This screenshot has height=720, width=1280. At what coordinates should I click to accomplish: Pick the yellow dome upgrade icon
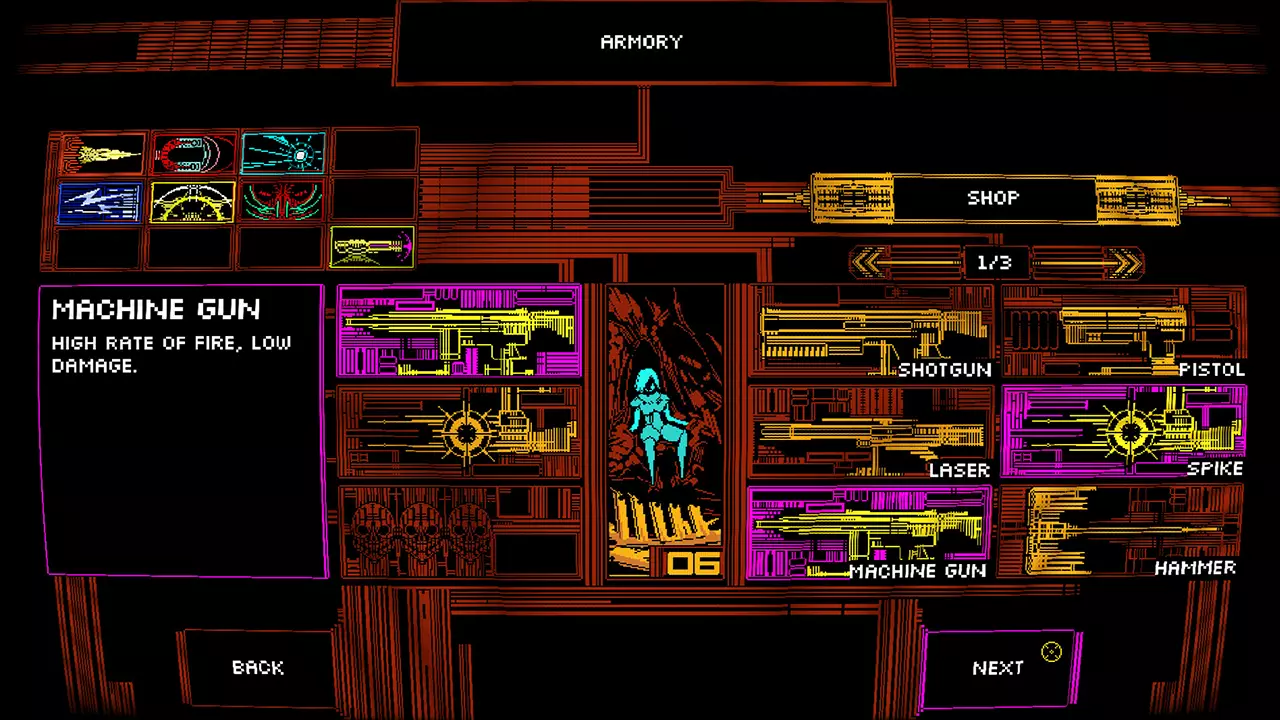(x=193, y=201)
